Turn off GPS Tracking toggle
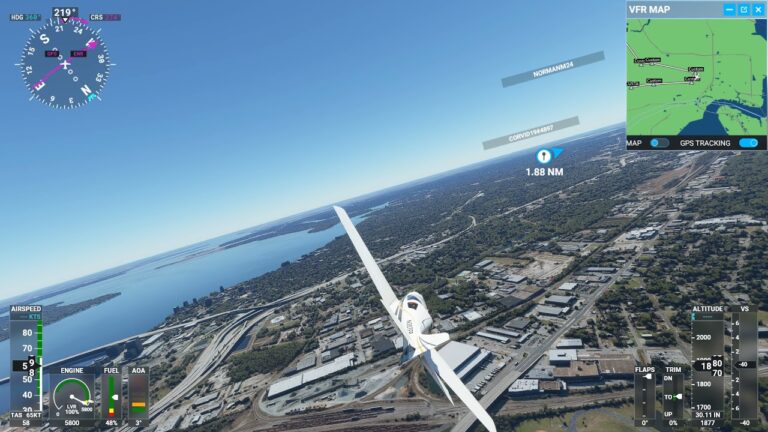The image size is (768, 432). [748, 143]
